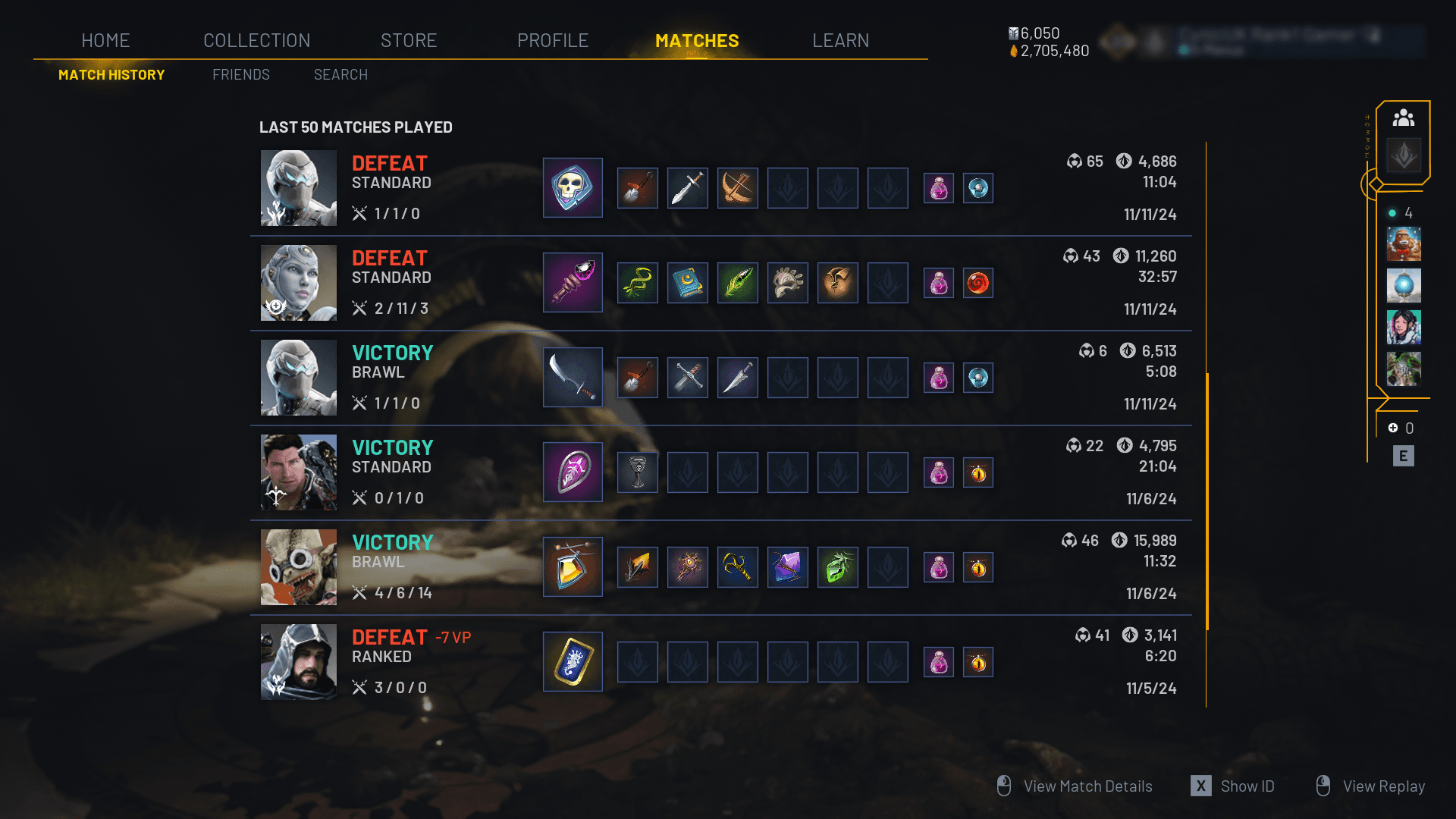Click View Match Details
This screenshot has height=819, width=1456.
[1087, 786]
